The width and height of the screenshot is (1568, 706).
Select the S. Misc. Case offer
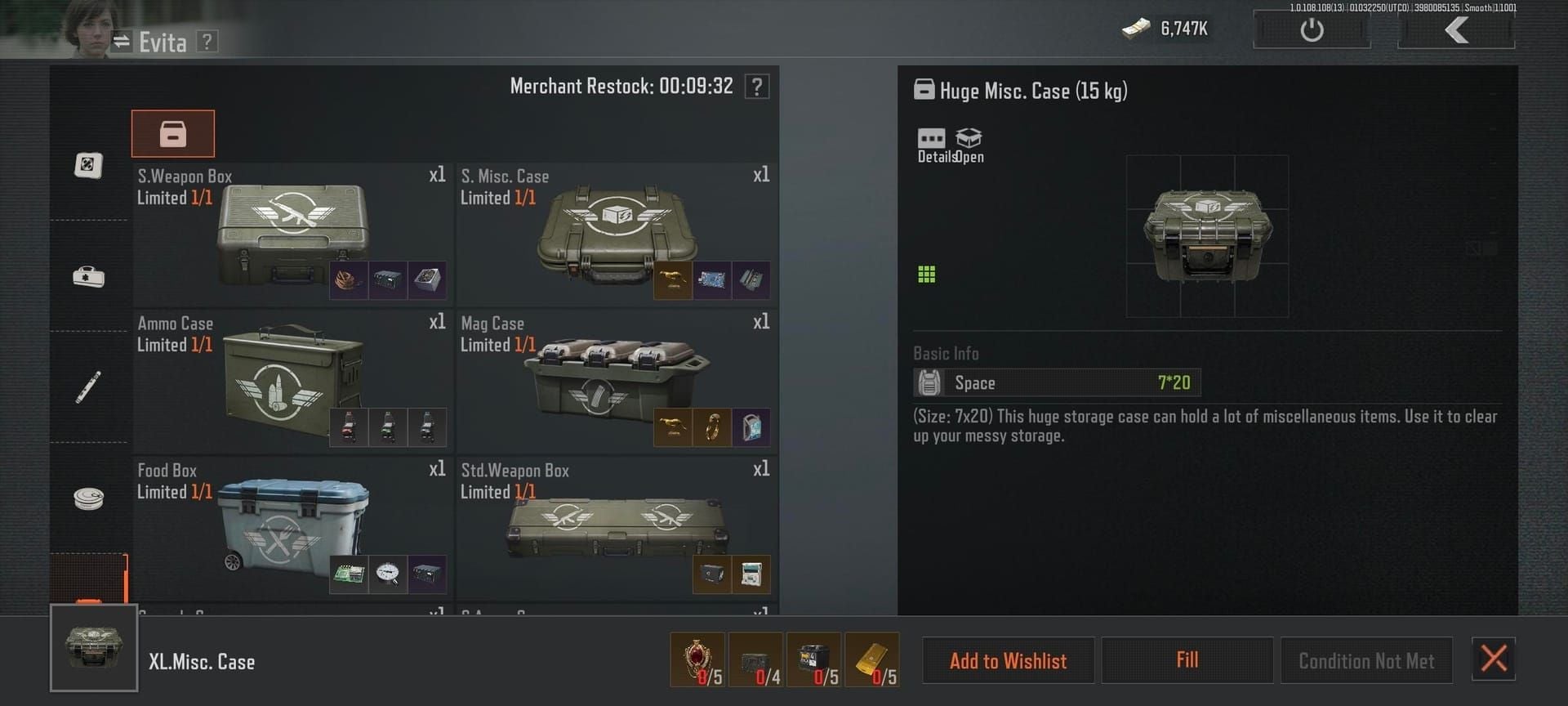616,234
